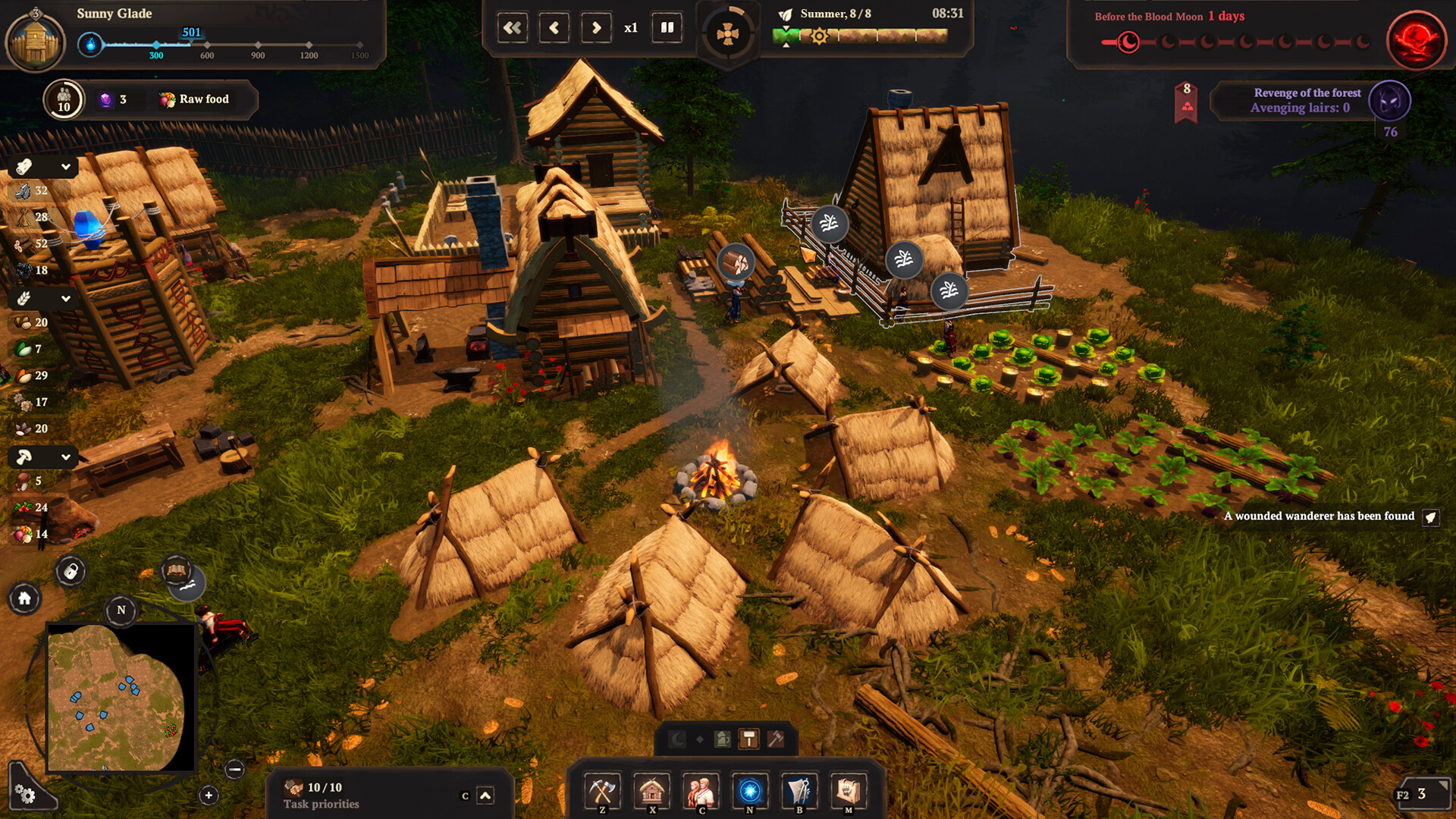Collapse the logs resource category
The height and width of the screenshot is (819, 1456).
pyautogui.click(x=64, y=165)
